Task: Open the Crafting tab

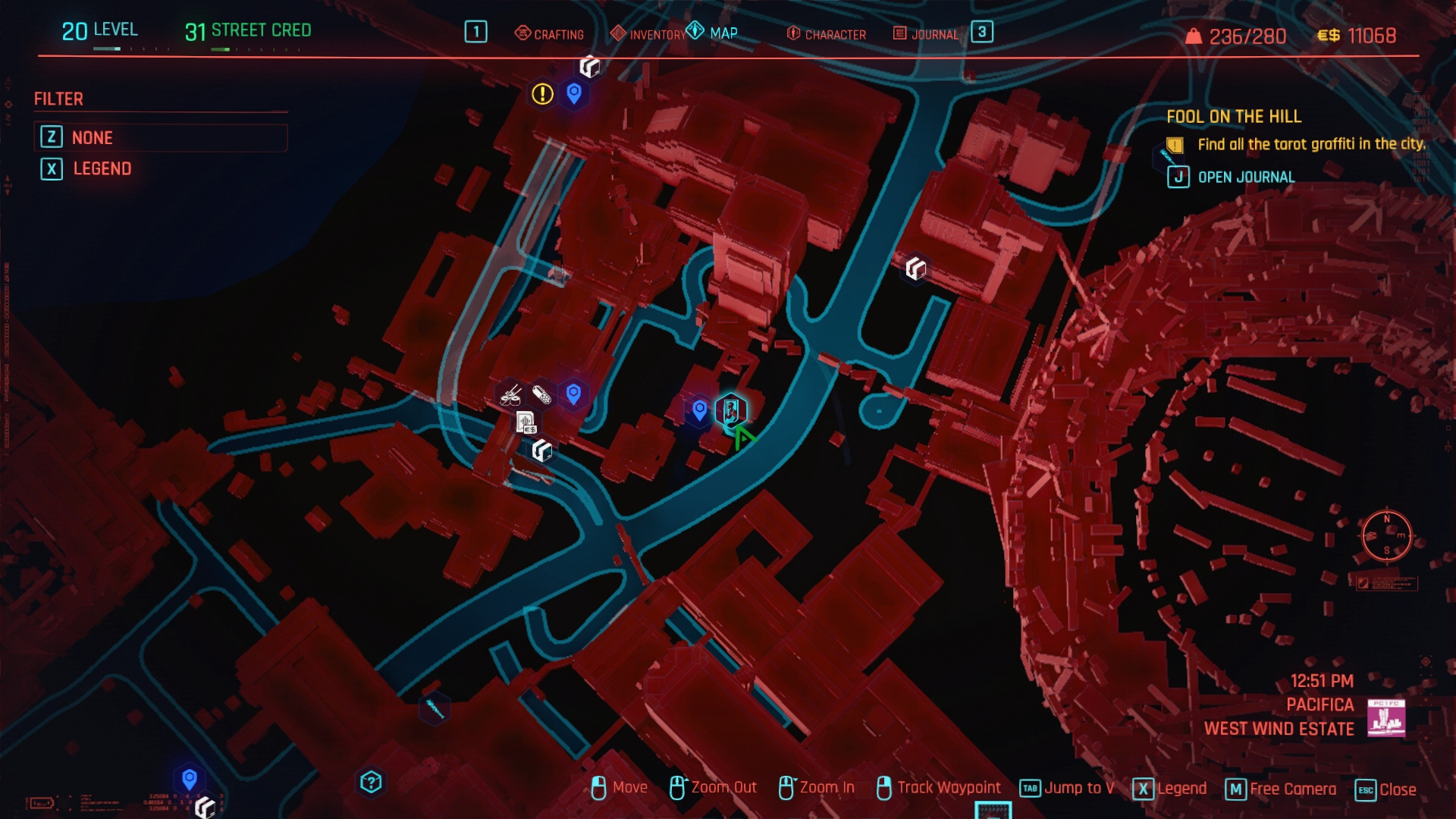Action: pos(550,34)
